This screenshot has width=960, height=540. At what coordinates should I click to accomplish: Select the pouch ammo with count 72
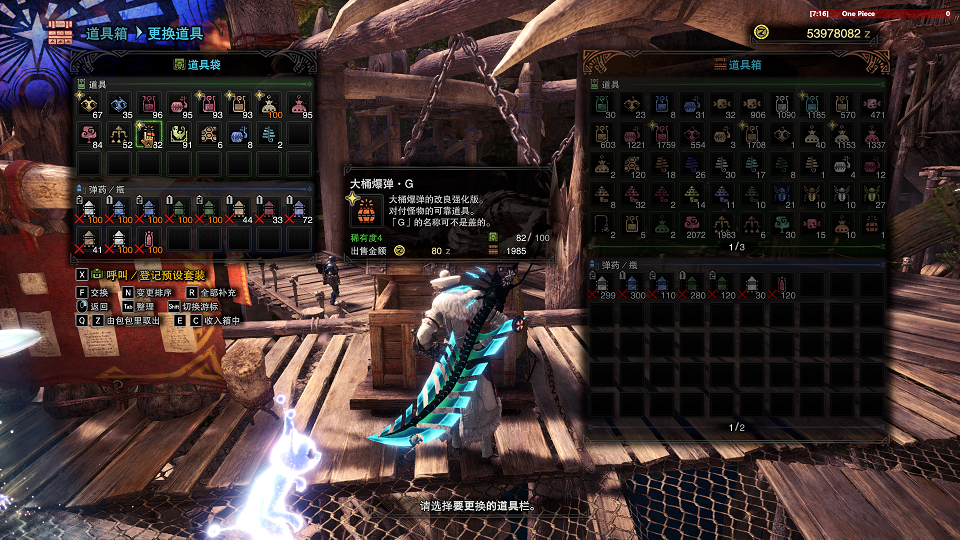tap(299, 208)
